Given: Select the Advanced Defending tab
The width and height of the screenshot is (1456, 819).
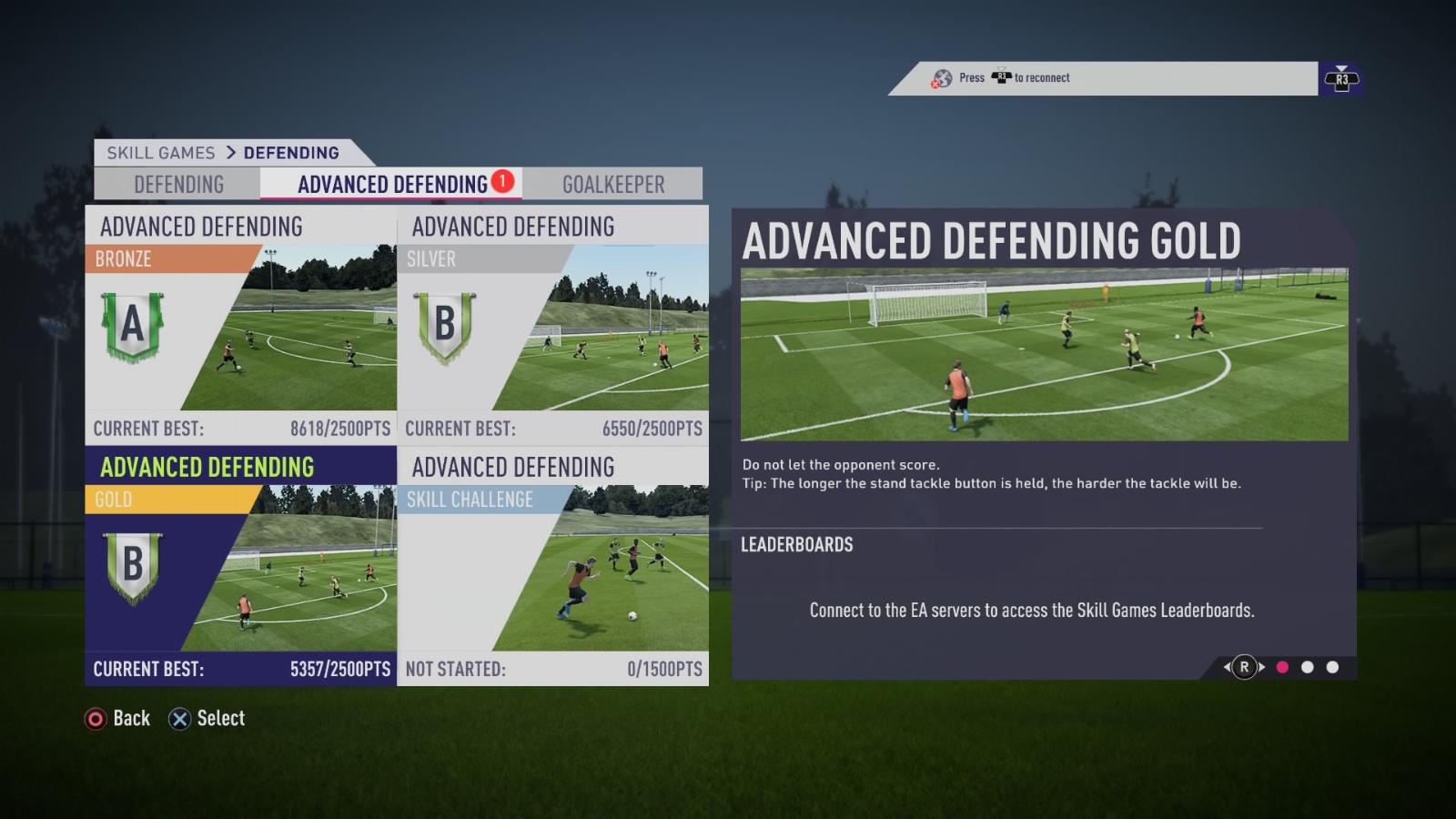Looking at the screenshot, I should tap(392, 185).
